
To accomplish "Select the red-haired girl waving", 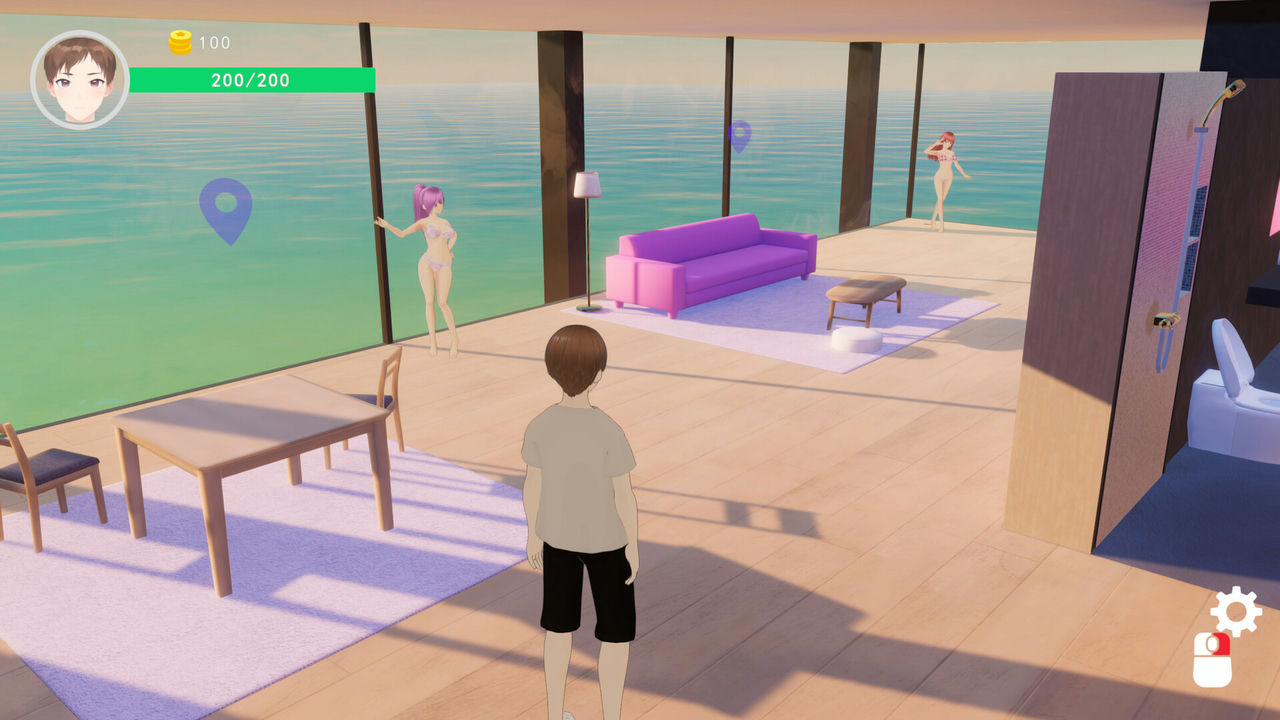I will 945,175.
